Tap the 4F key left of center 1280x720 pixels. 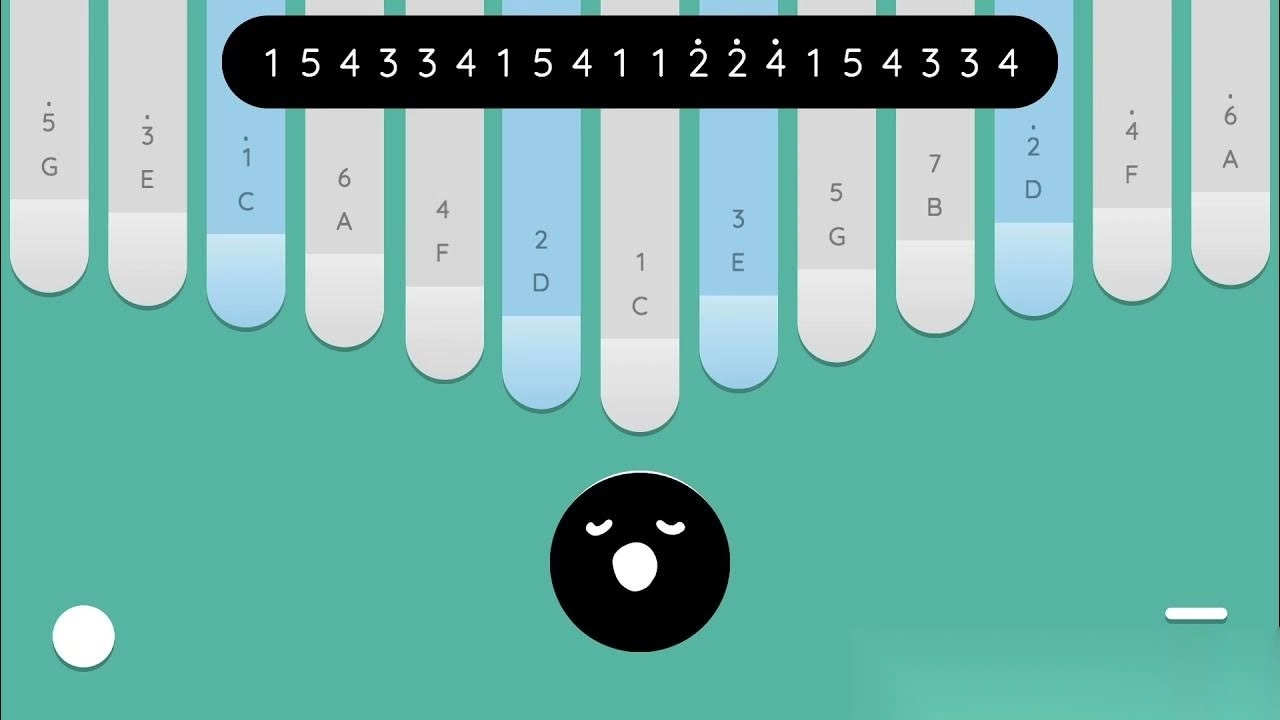442,250
